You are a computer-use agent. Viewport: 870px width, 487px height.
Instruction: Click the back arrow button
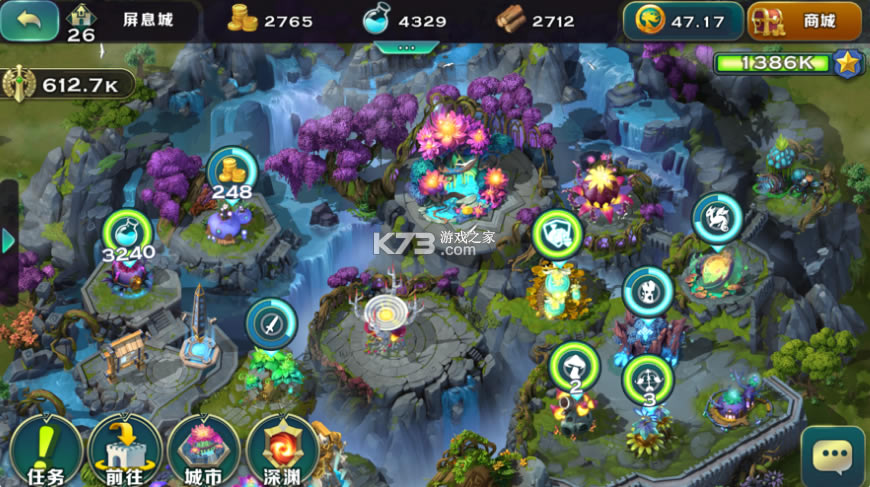[x=29, y=20]
